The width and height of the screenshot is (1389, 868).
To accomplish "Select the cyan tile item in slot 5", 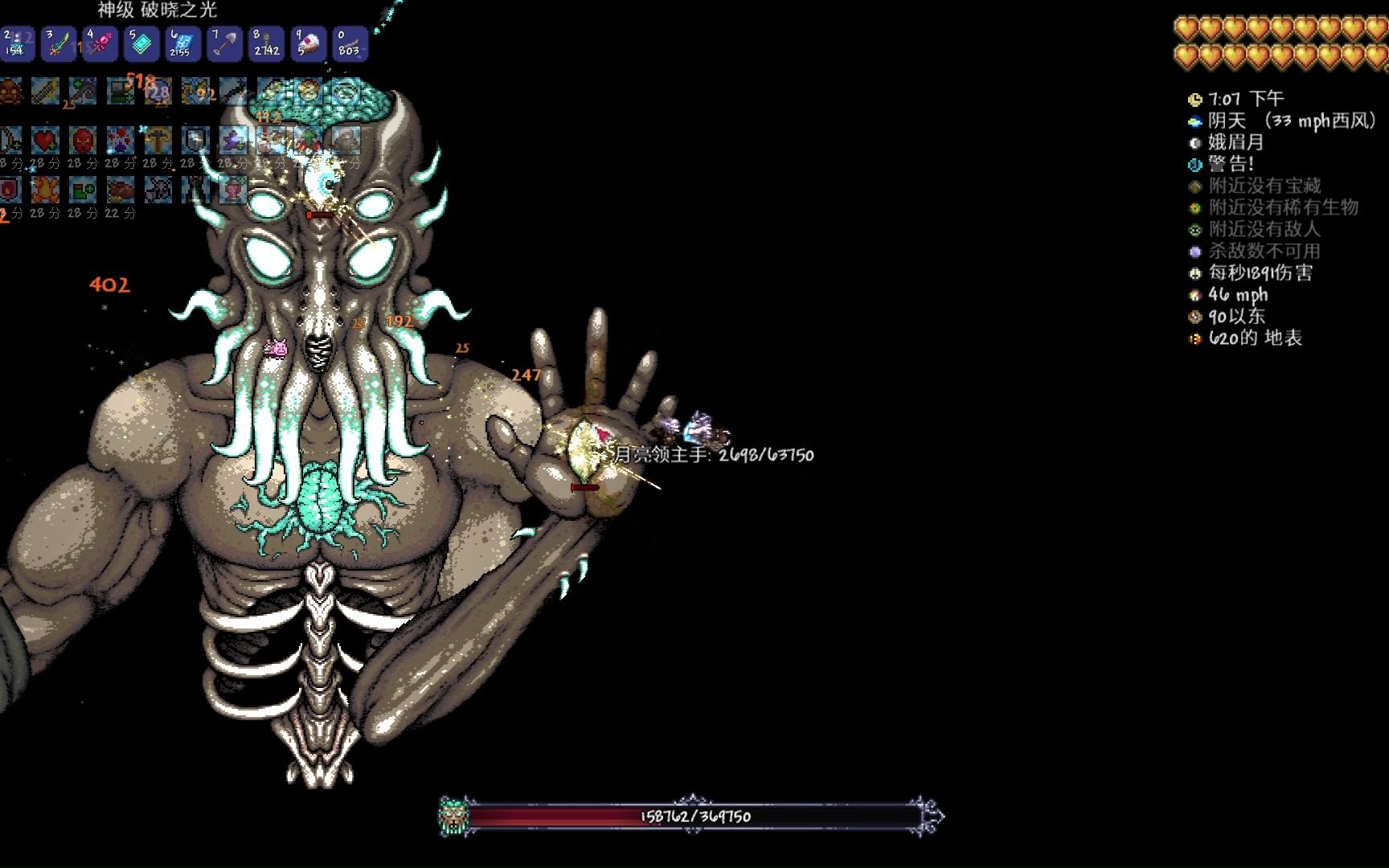I will pos(141,43).
